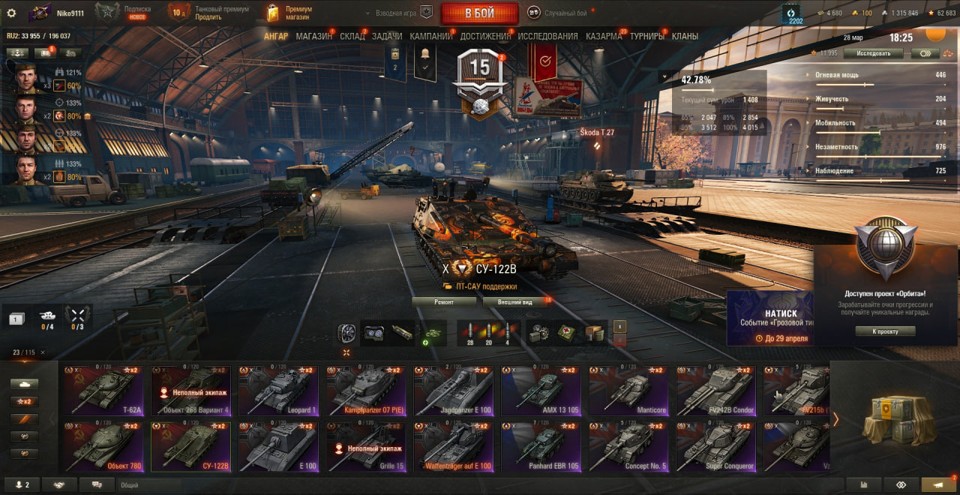This screenshot has width=960, height=495.
Task: Open the ИССЛЕДОВАНИЯ tab
Action: (548, 37)
